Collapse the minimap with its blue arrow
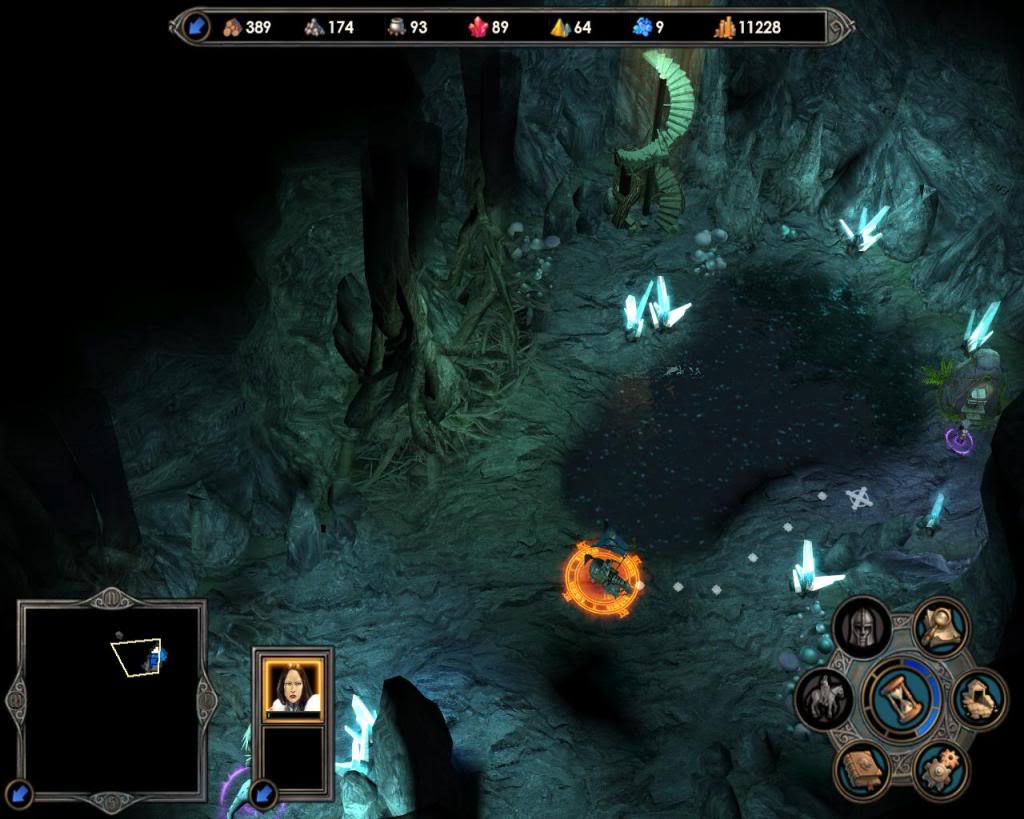Image resolution: width=1024 pixels, height=819 pixels. tap(20, 795)
